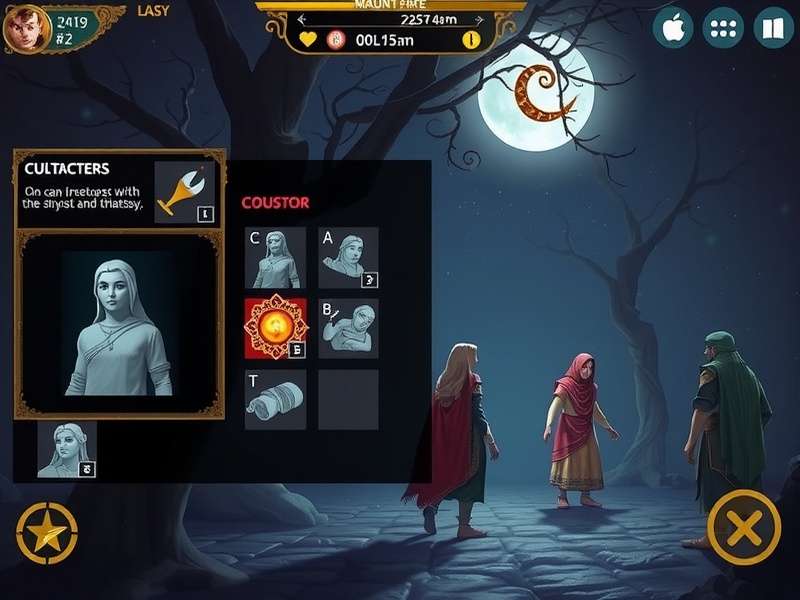Select the small woman thumbnail below the panel
This screenshot has width=800, height=600.
coord(67,449)
